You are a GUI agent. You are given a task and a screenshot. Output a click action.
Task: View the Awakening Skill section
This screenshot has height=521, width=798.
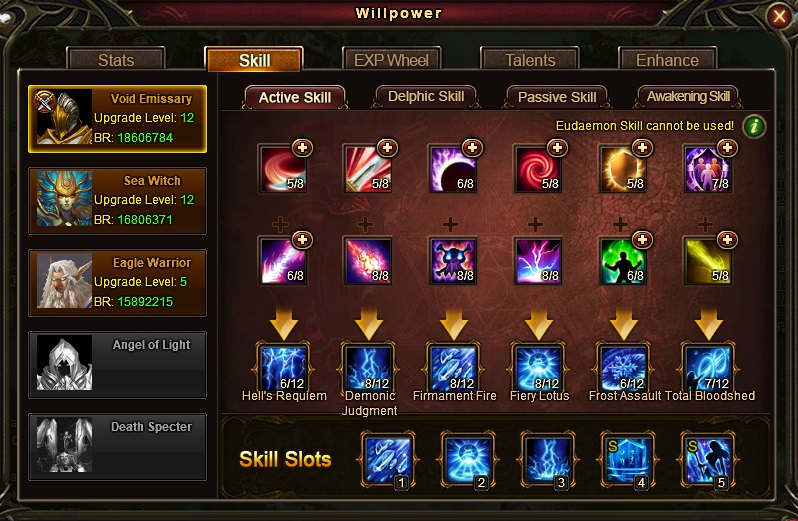(688, 97)
